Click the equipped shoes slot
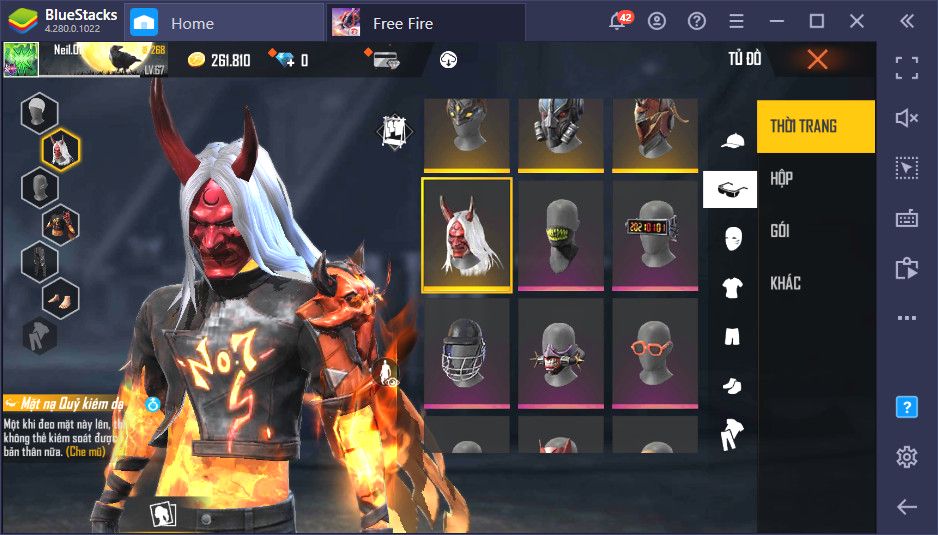The height and width of the screenshot is (535, 938). (x=60, y=298)
